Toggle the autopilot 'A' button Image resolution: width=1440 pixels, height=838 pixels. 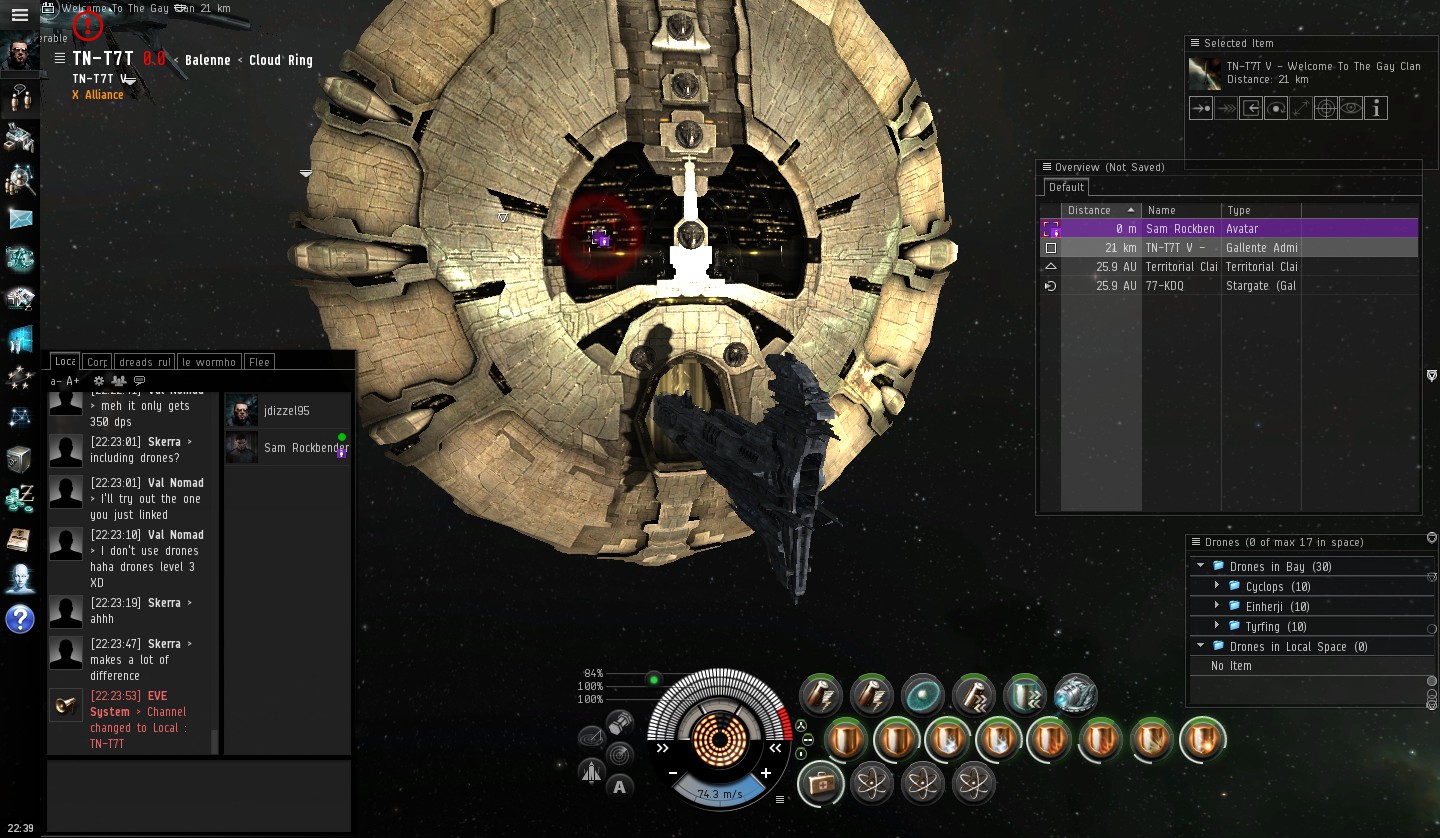[x=620, y=787]
